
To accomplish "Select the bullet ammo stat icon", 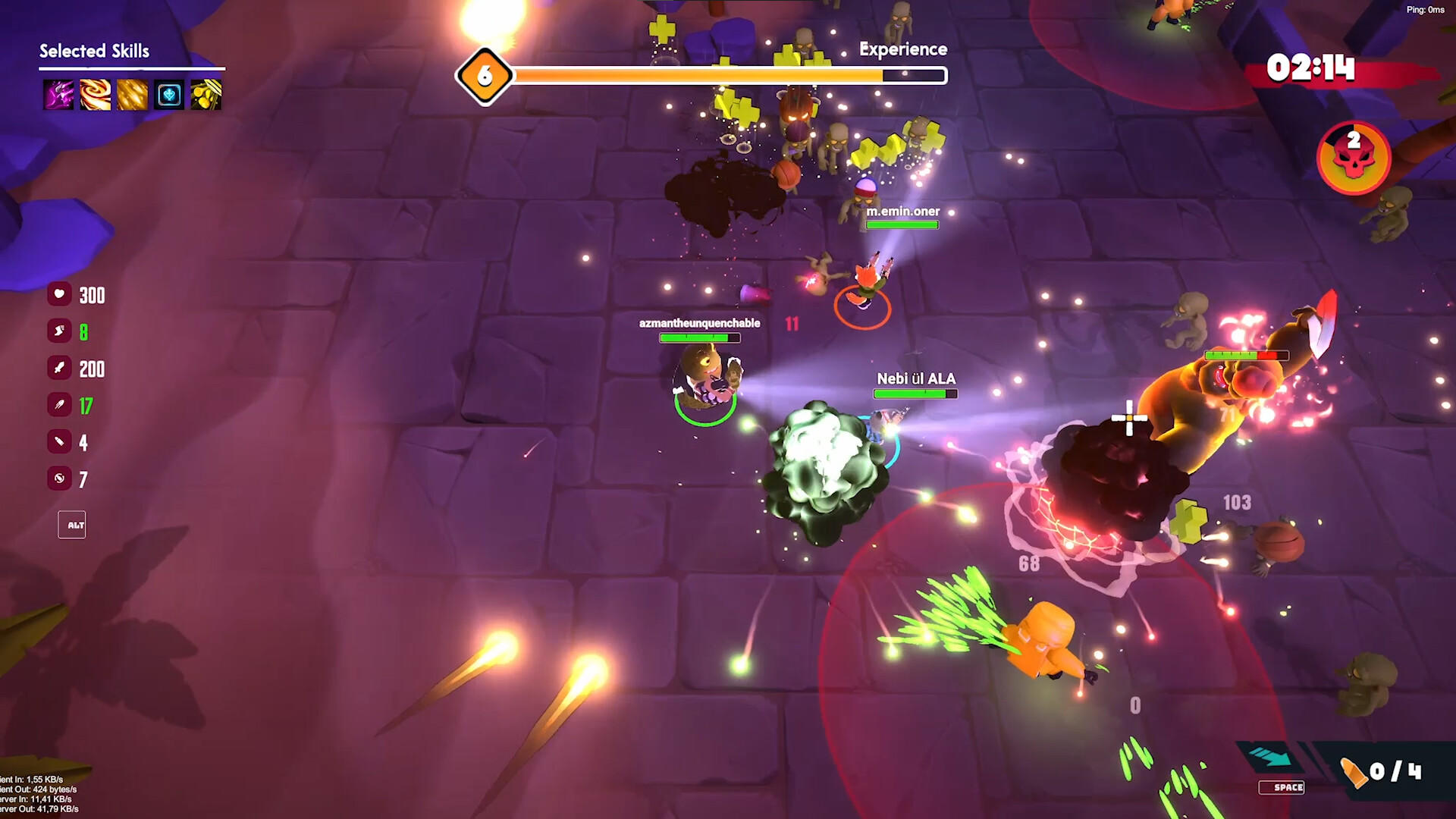I will coord(59,441).
